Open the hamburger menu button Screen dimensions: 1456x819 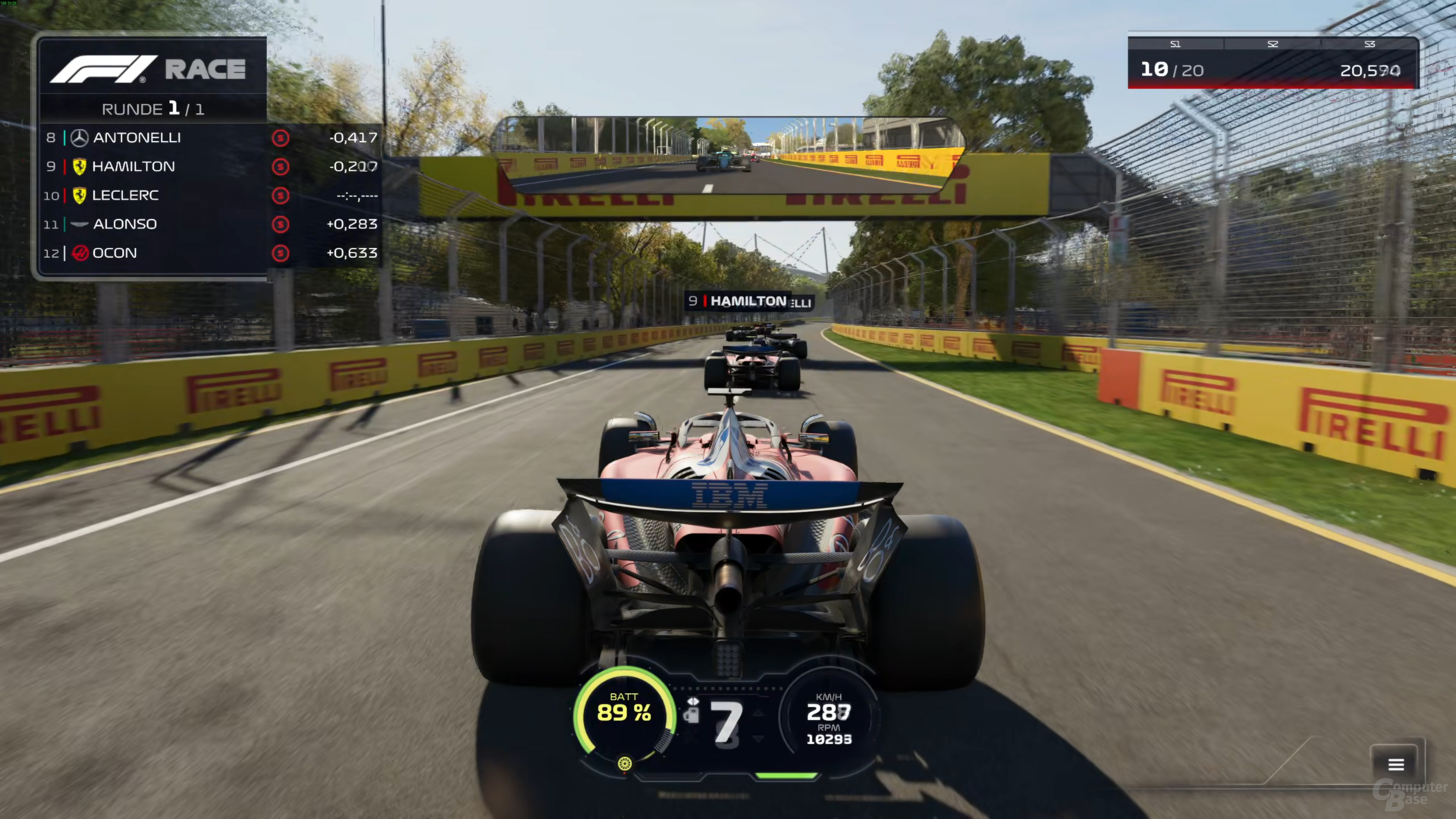click(x=1396, y=764)
